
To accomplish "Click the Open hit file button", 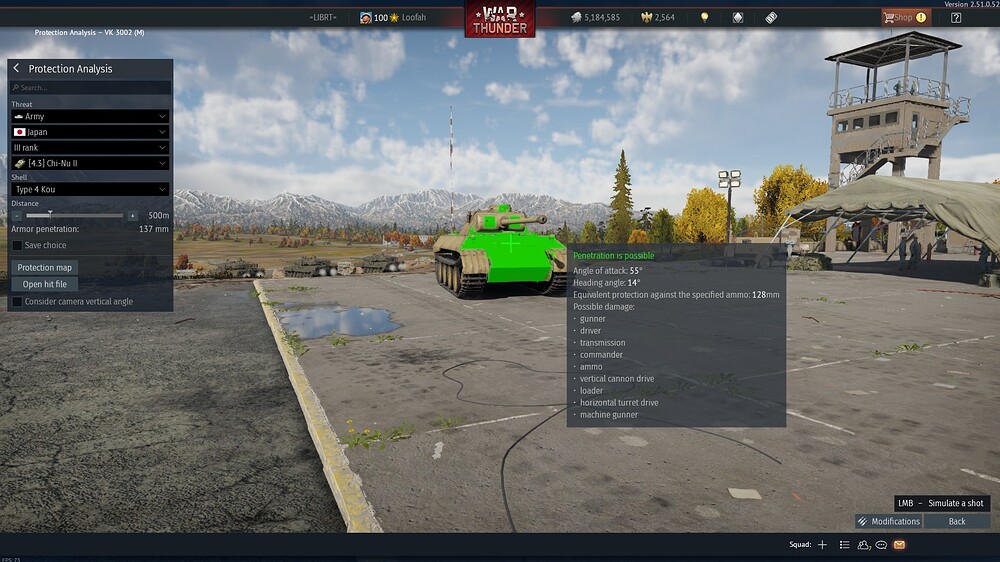I will click(45, 284).
